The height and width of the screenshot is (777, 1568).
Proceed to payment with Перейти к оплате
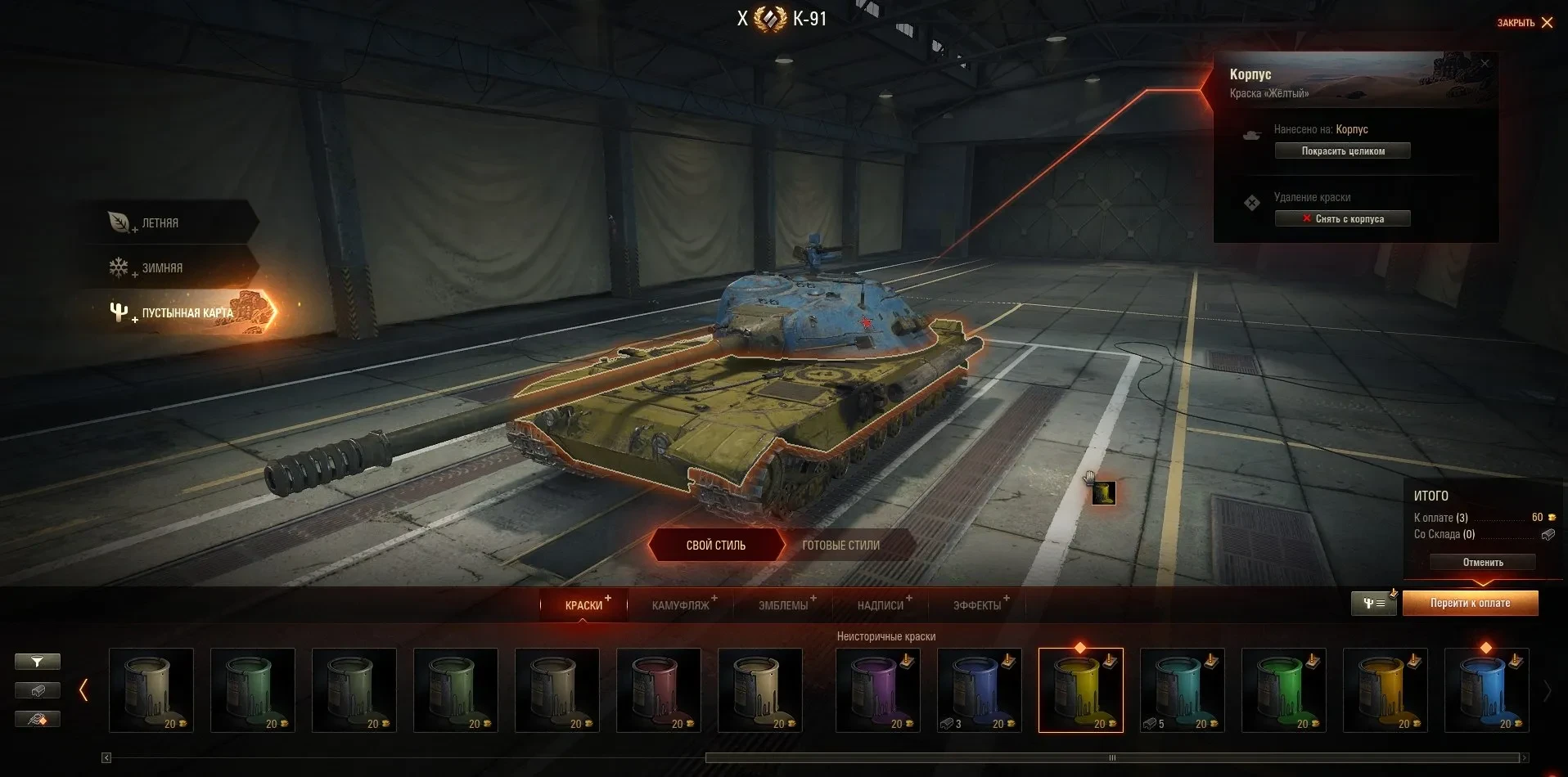[x=1470, y=603]
